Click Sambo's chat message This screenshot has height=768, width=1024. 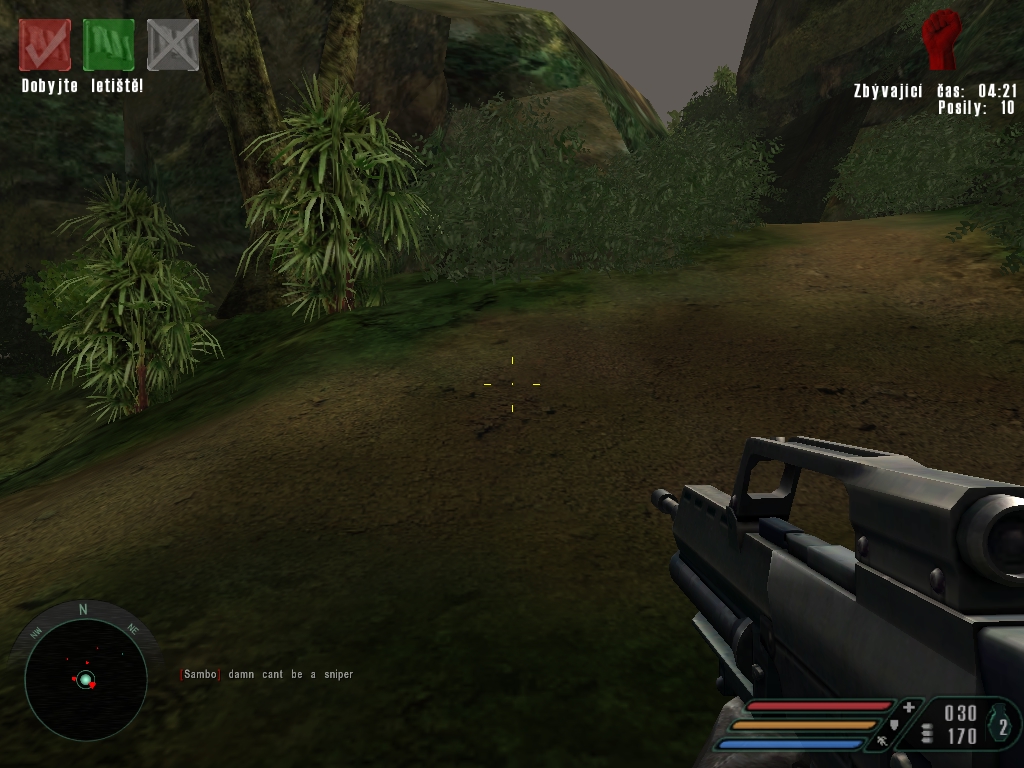click(x=266, y=675)
